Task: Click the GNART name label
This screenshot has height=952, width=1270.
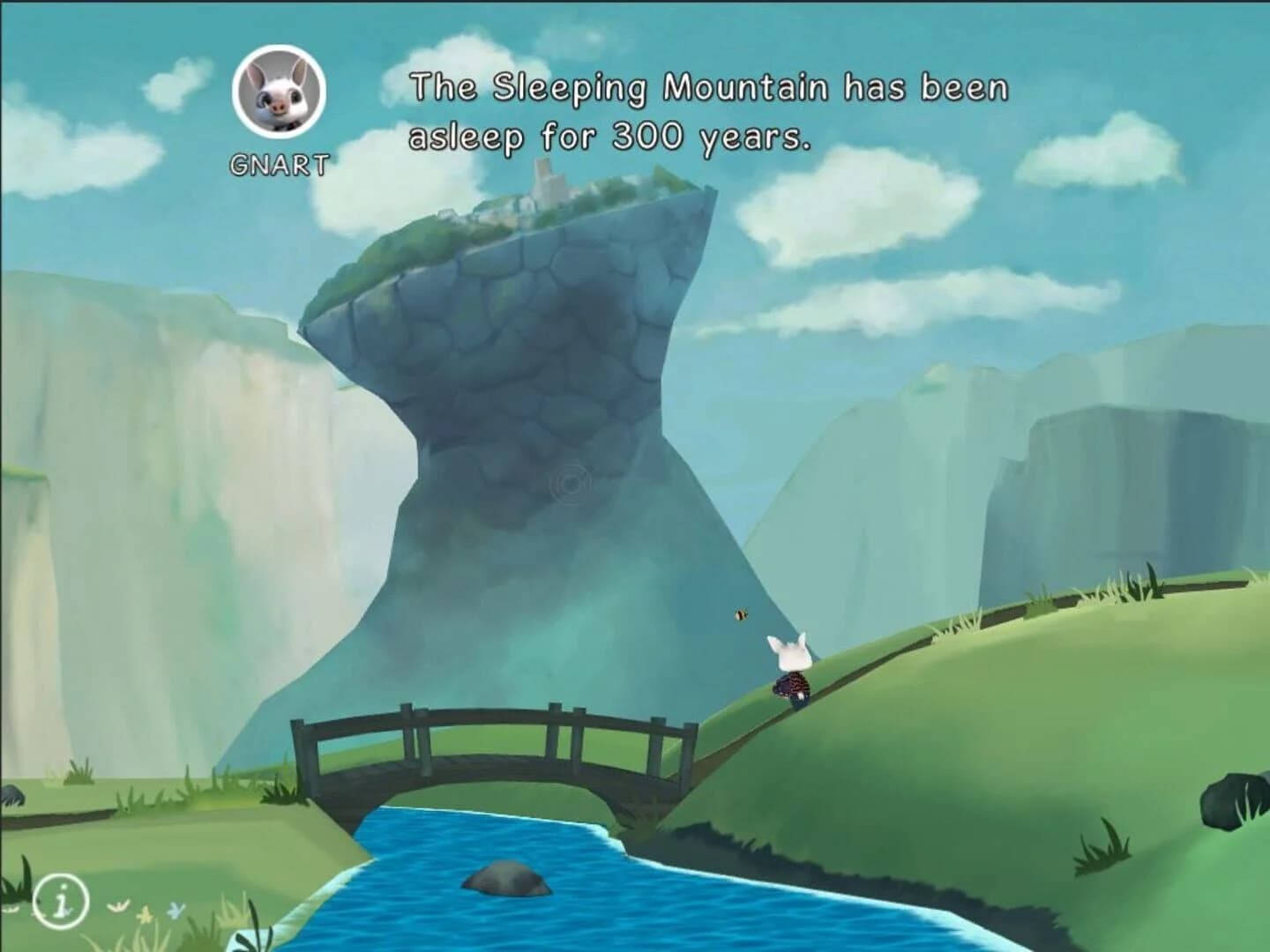Action: click(x=278, y=161)
